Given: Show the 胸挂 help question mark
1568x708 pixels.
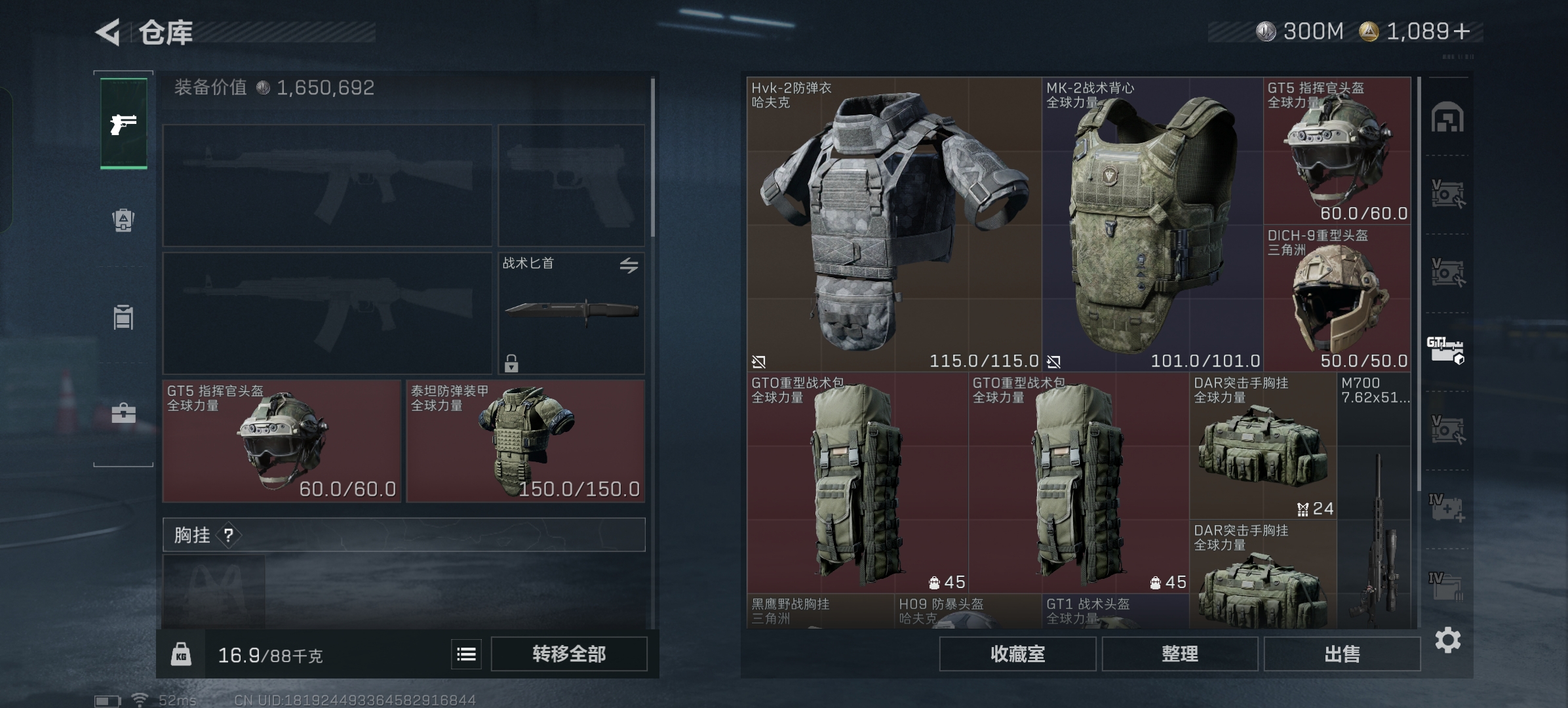Looking at the screenshot, I should (x=228, y=536).
